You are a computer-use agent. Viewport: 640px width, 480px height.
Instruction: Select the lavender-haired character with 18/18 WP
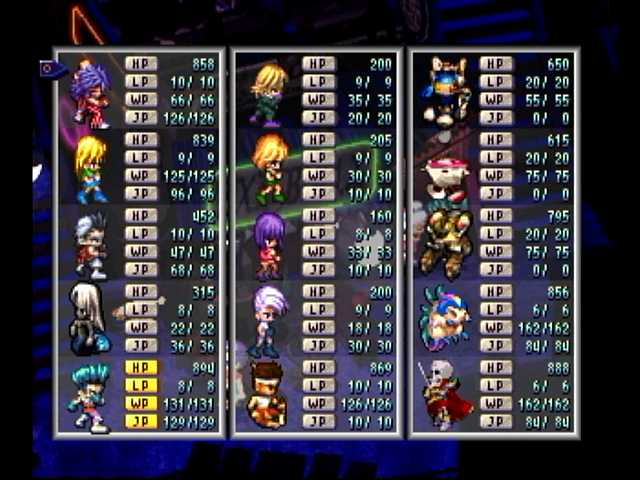coord(269,319)
